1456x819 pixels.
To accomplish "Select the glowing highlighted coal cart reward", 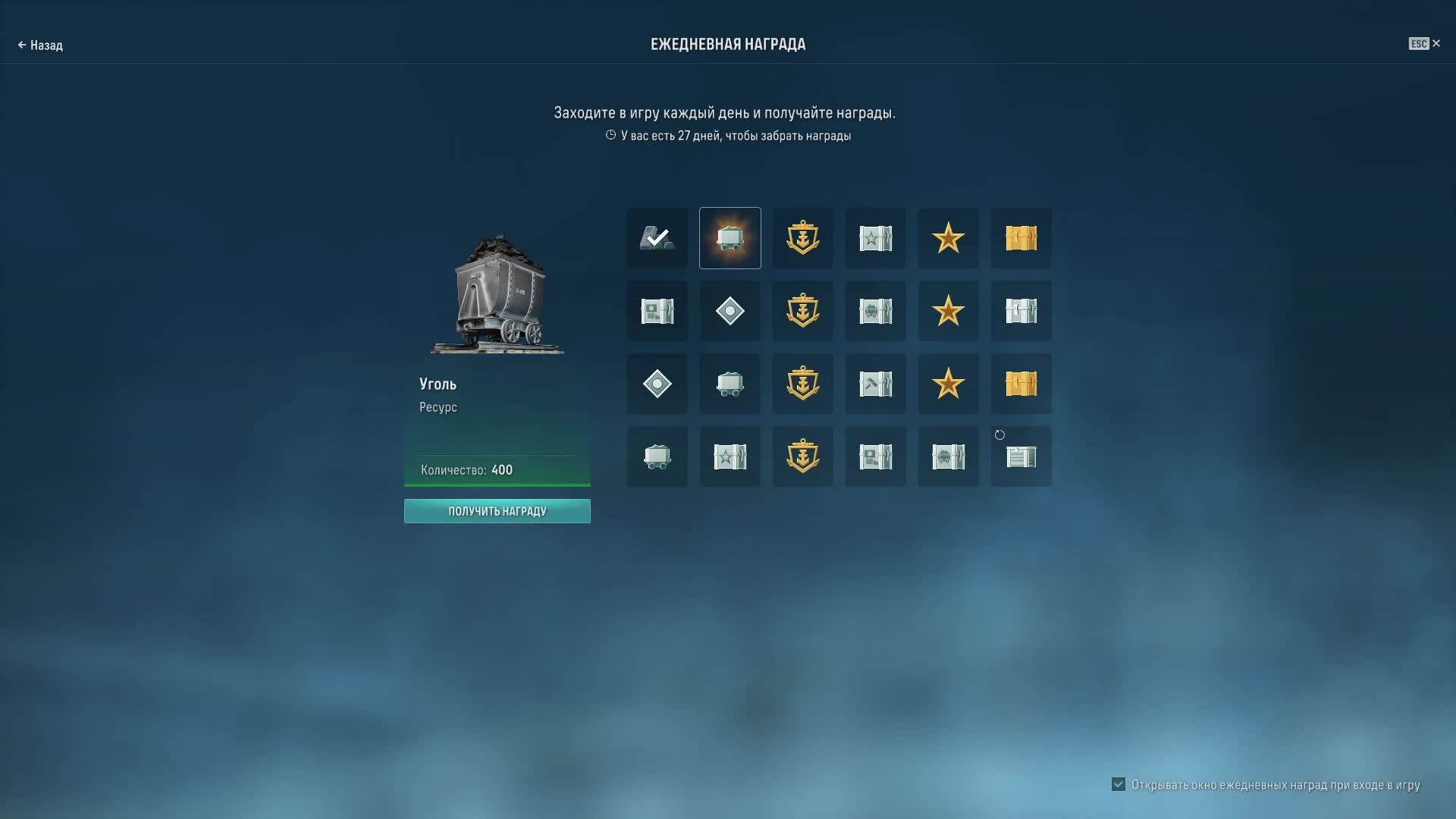I will (x=730, y=238).
